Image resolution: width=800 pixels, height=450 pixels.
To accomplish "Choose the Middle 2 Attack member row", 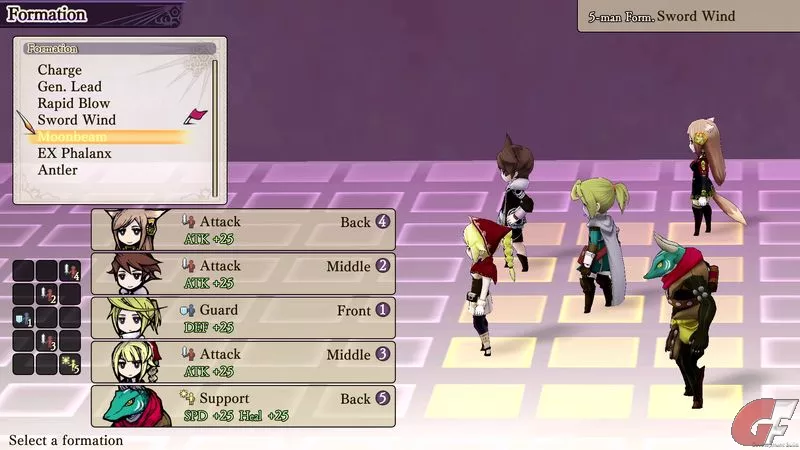I will [243, 274].
